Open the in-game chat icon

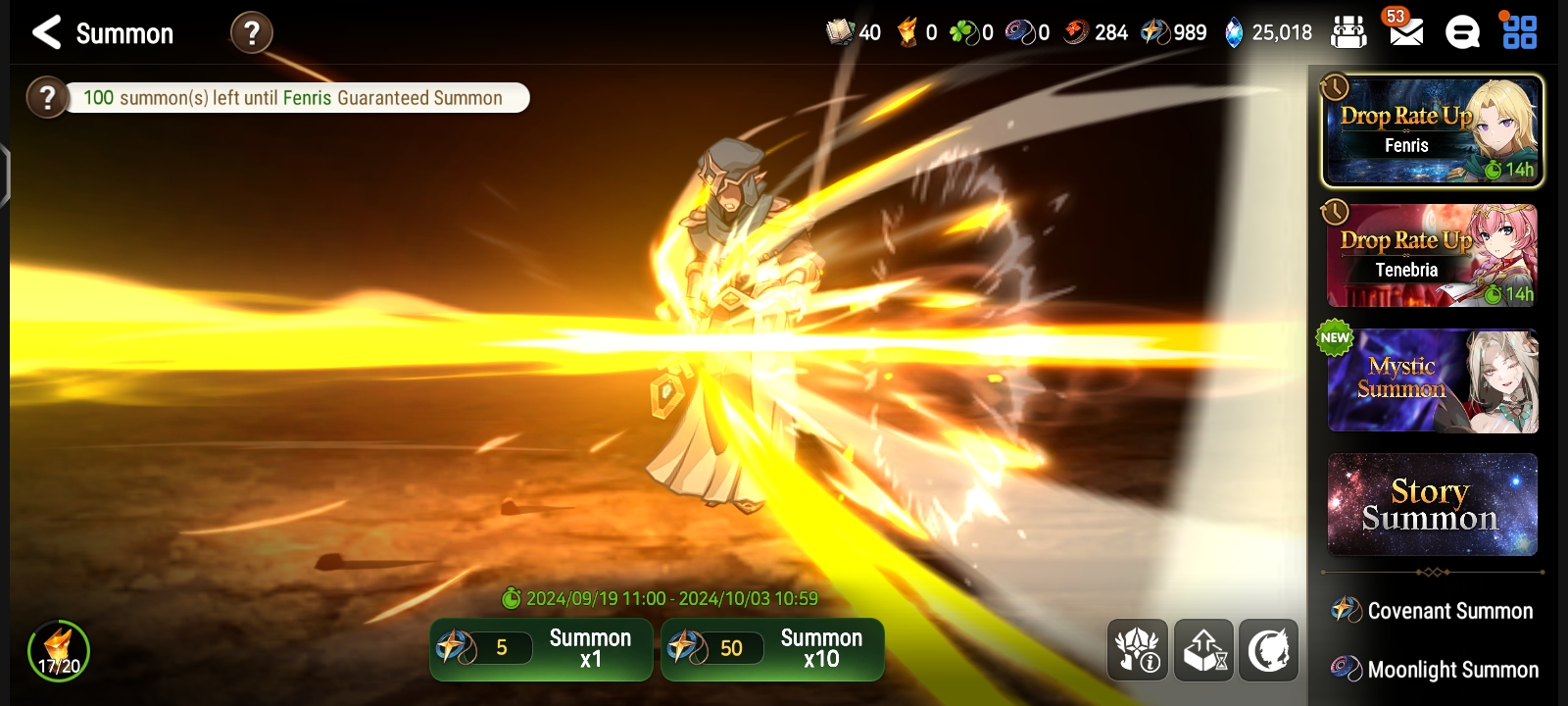1464,32
